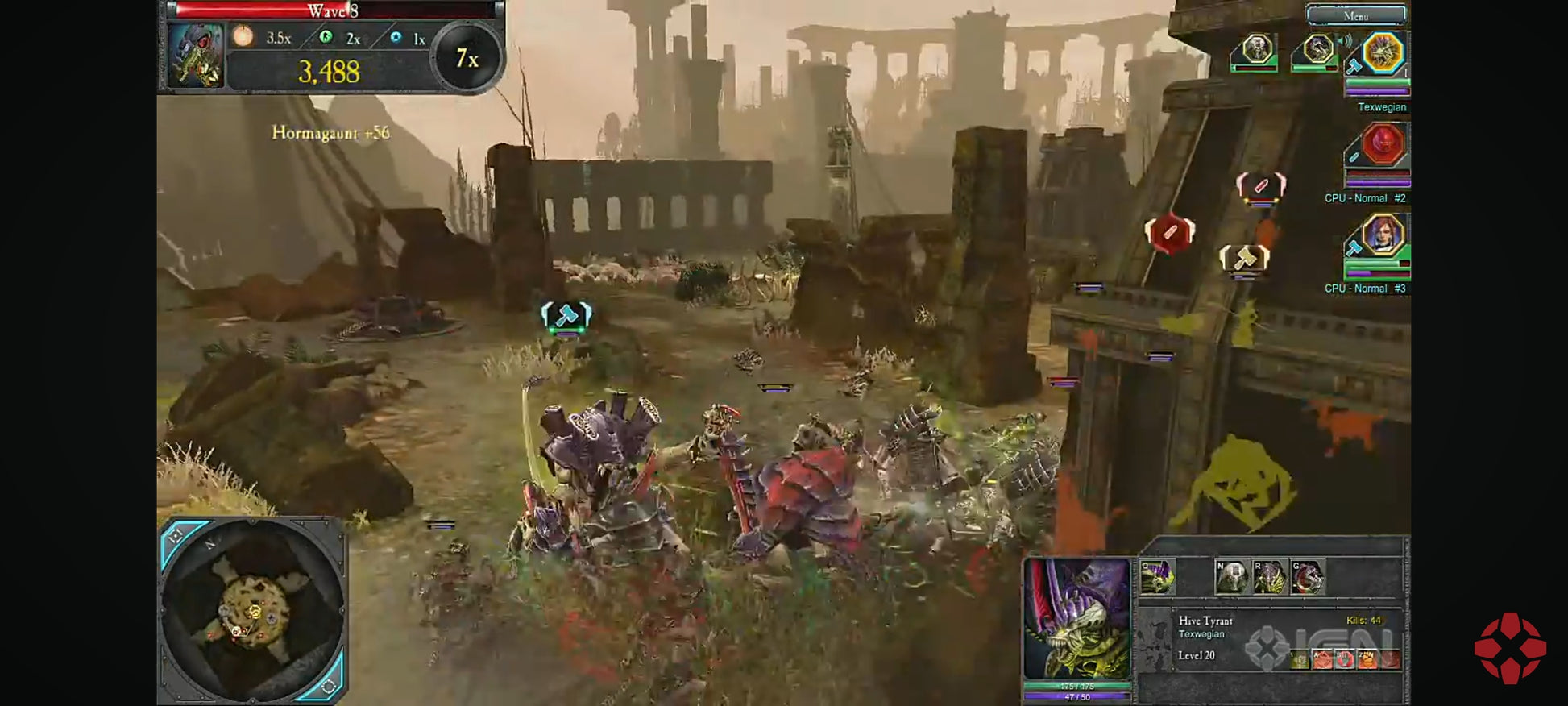Viewport: 1568px width, 706px height.
Task: Click the circular minimap
Action: click(253, 609)
